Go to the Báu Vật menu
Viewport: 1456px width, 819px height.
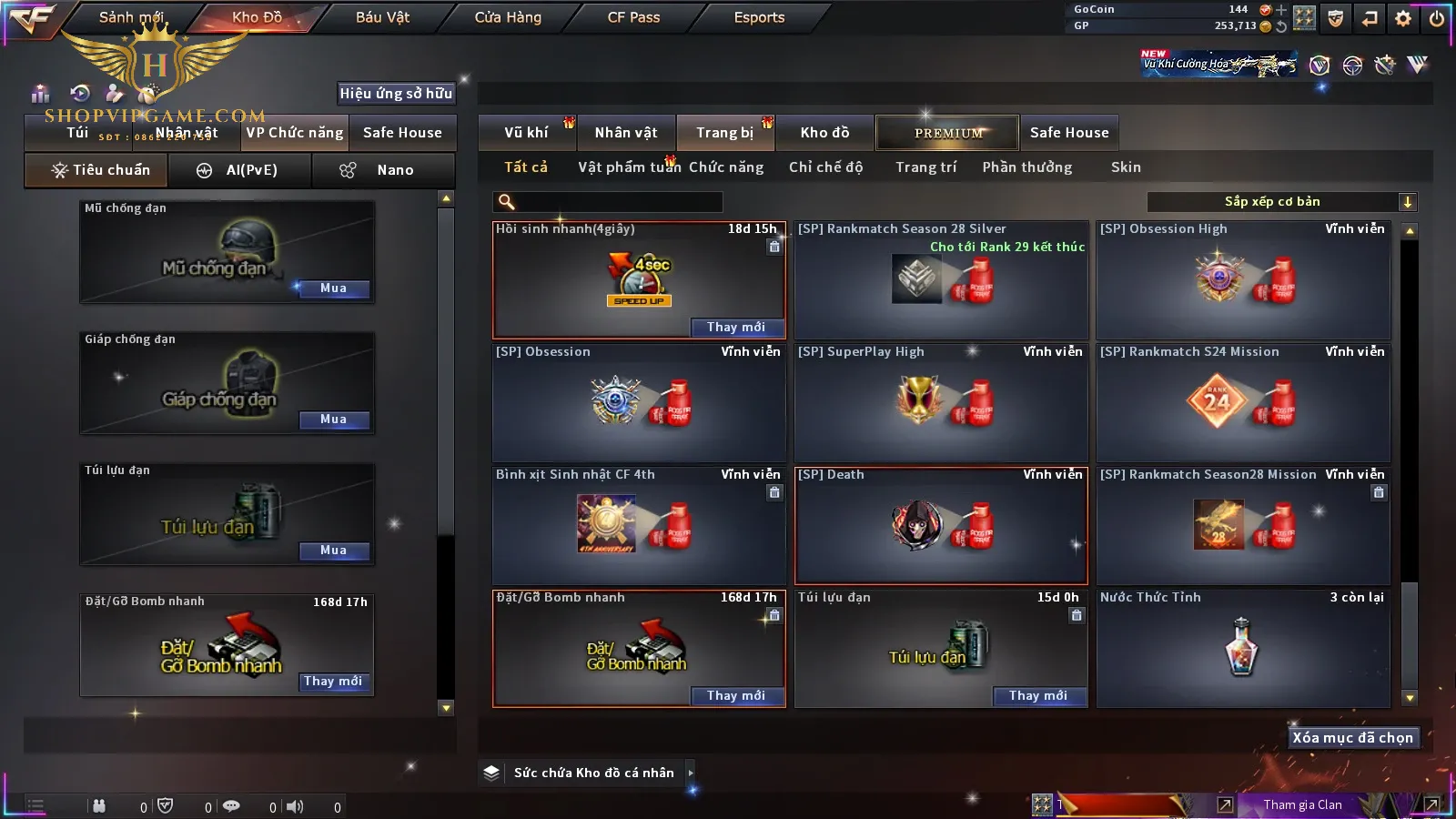[382, 17]
